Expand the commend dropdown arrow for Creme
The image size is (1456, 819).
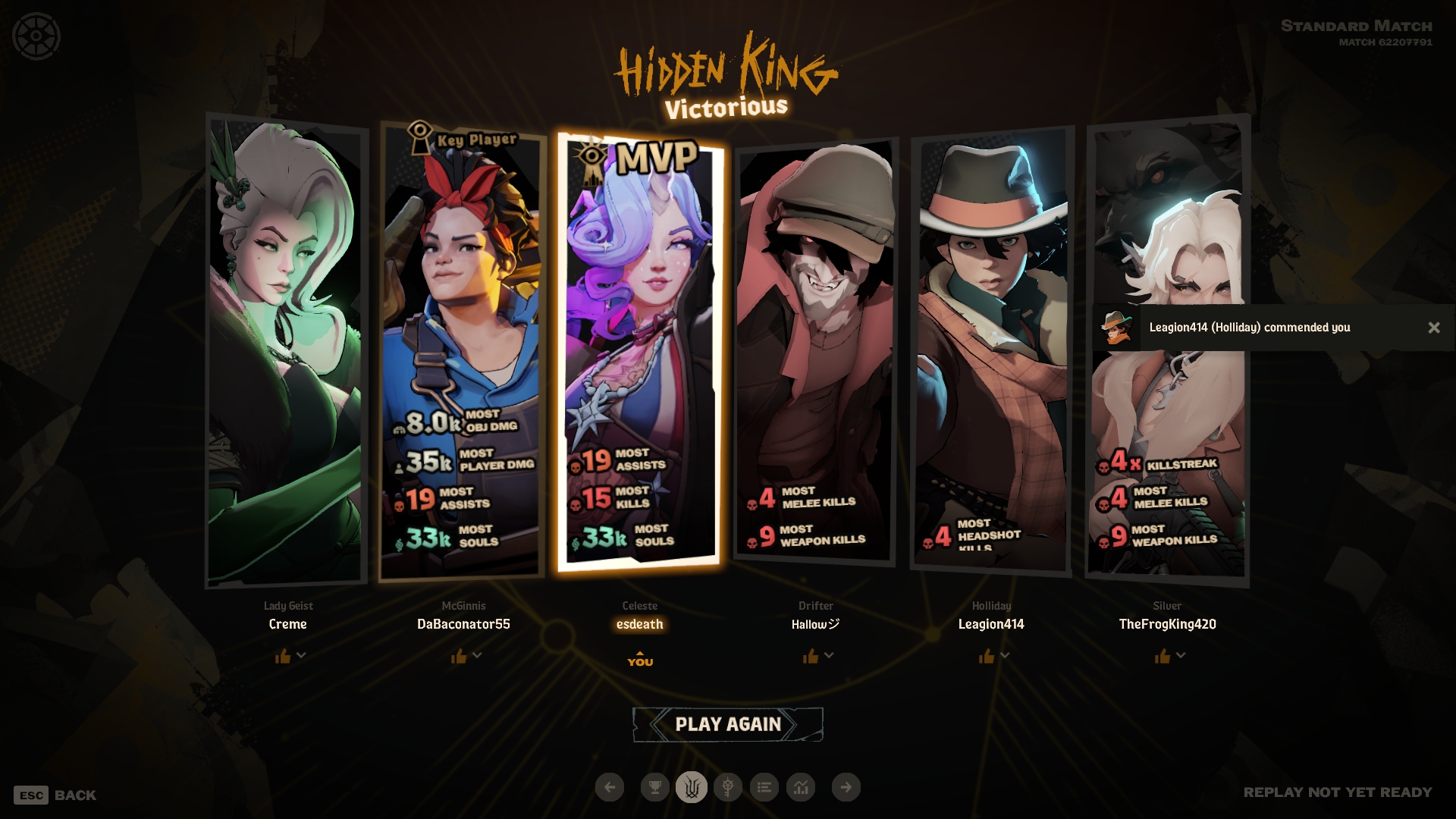(x=302, y=655)
